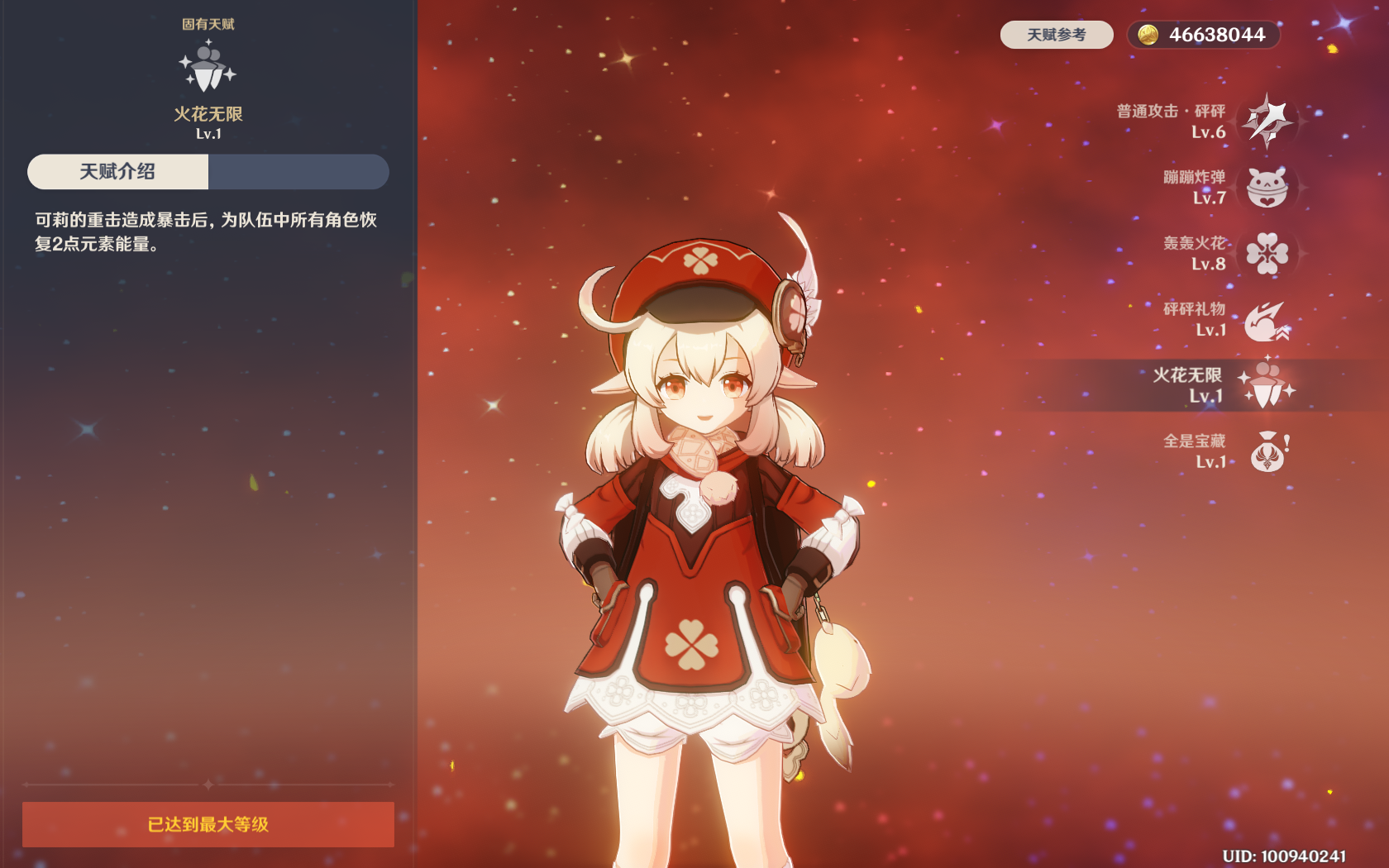Switch to the 天赋介绍 tab
The image size is (1389, 868).
117,172
